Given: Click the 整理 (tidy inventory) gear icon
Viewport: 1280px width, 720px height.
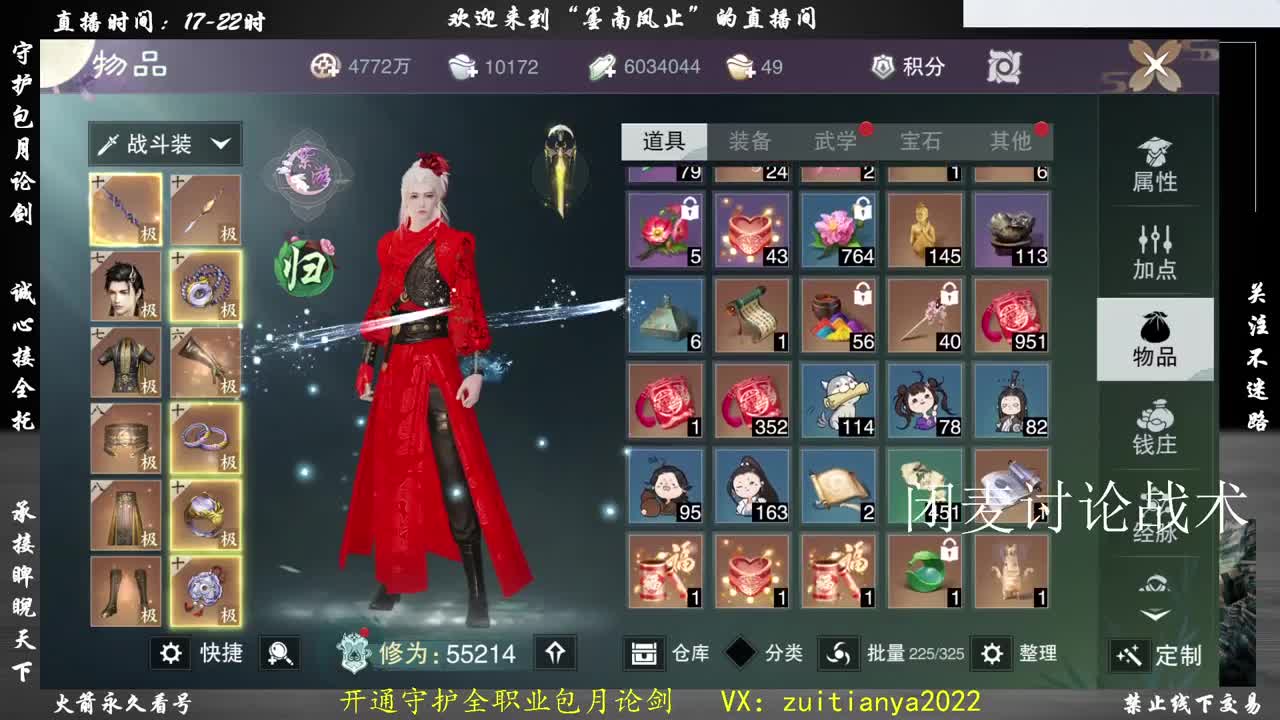Looking at the screenshot, I should (993, 654).
